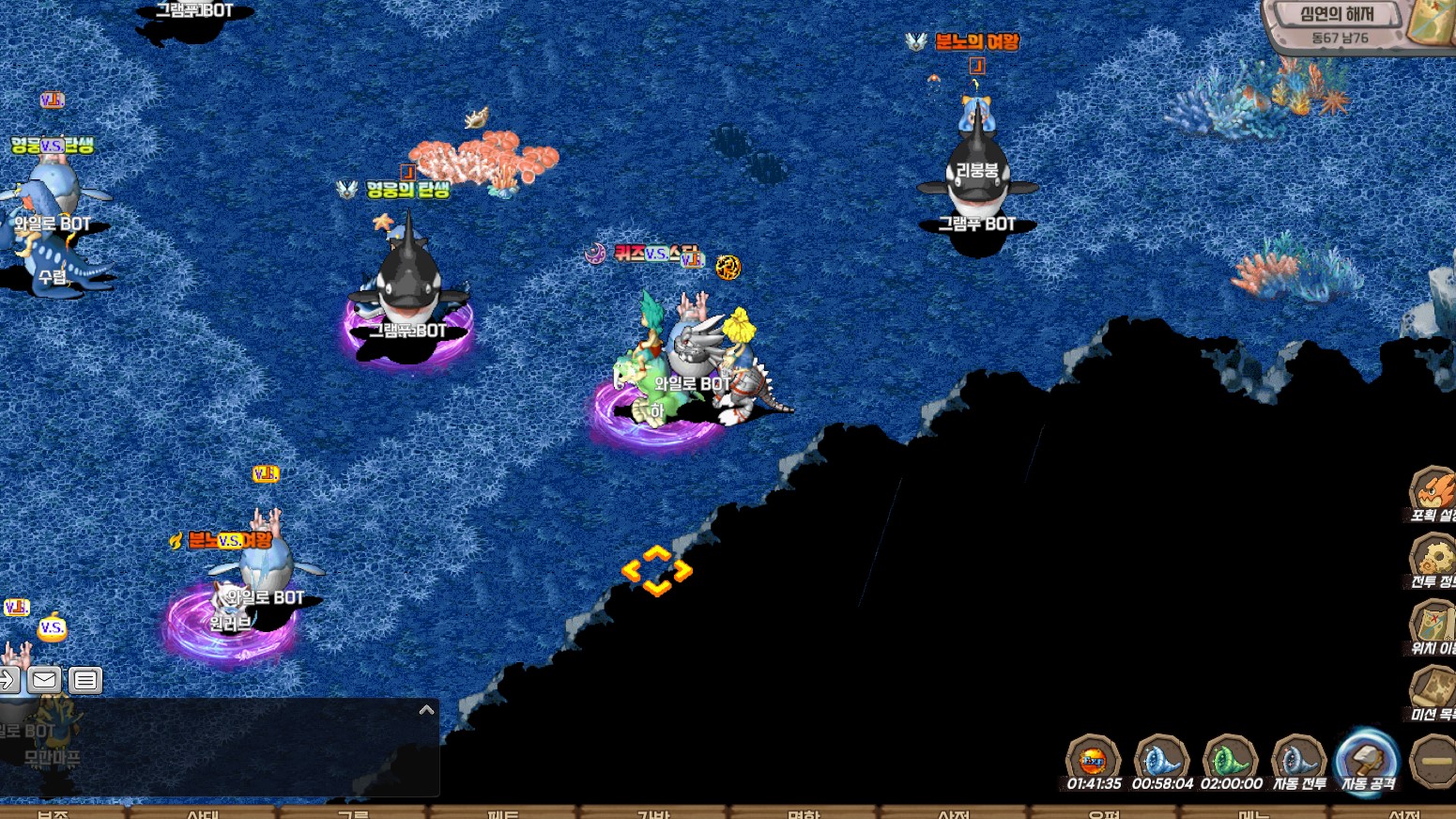The image size is (1456, 819).
Task: Open the 우편 mail tab
Action: pos(1104,813)
